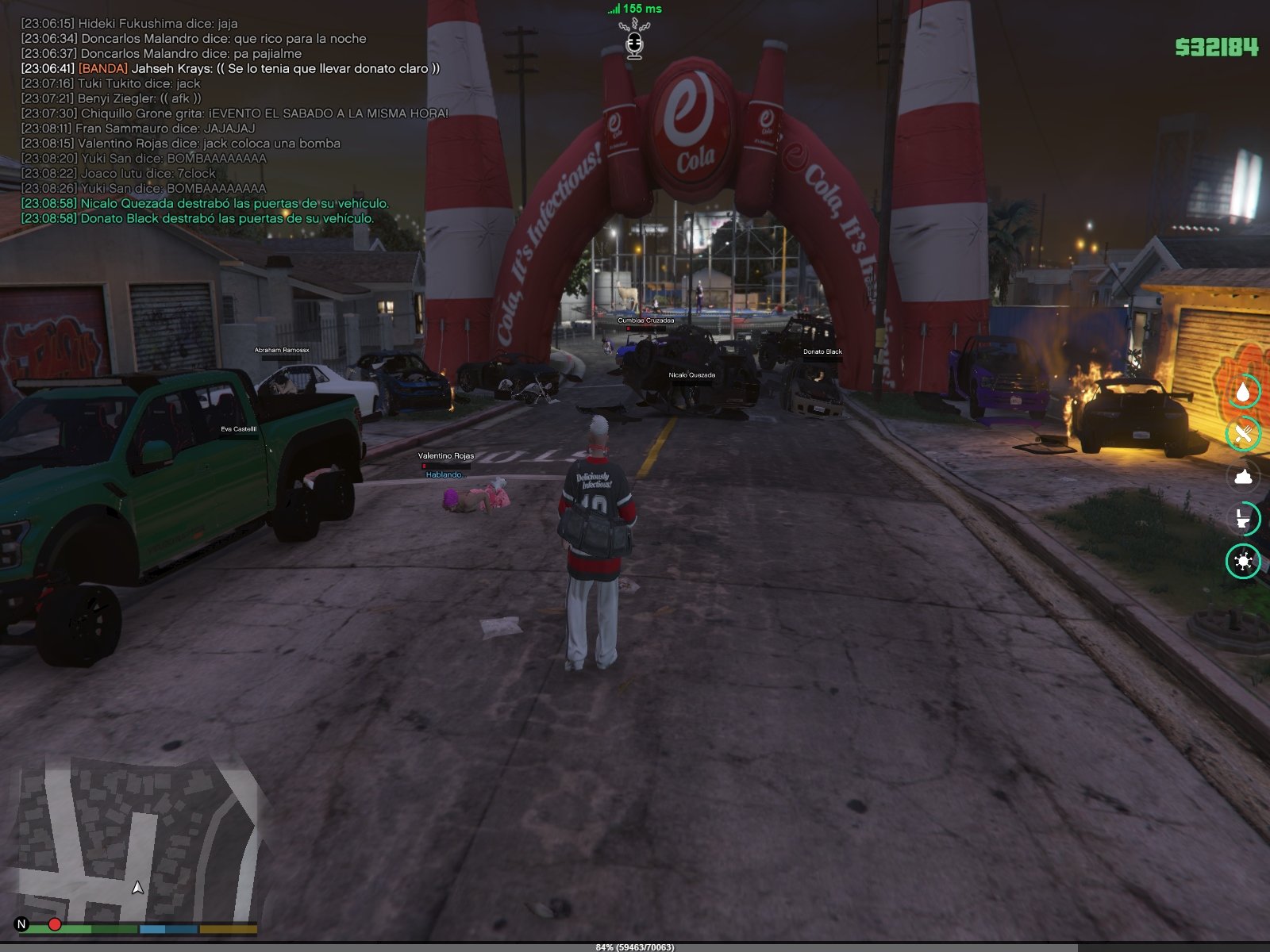Click the water drop thirst icon
Image resolution: width=1270 pixels, height=952 pixels.
[x=1243, y=392]
